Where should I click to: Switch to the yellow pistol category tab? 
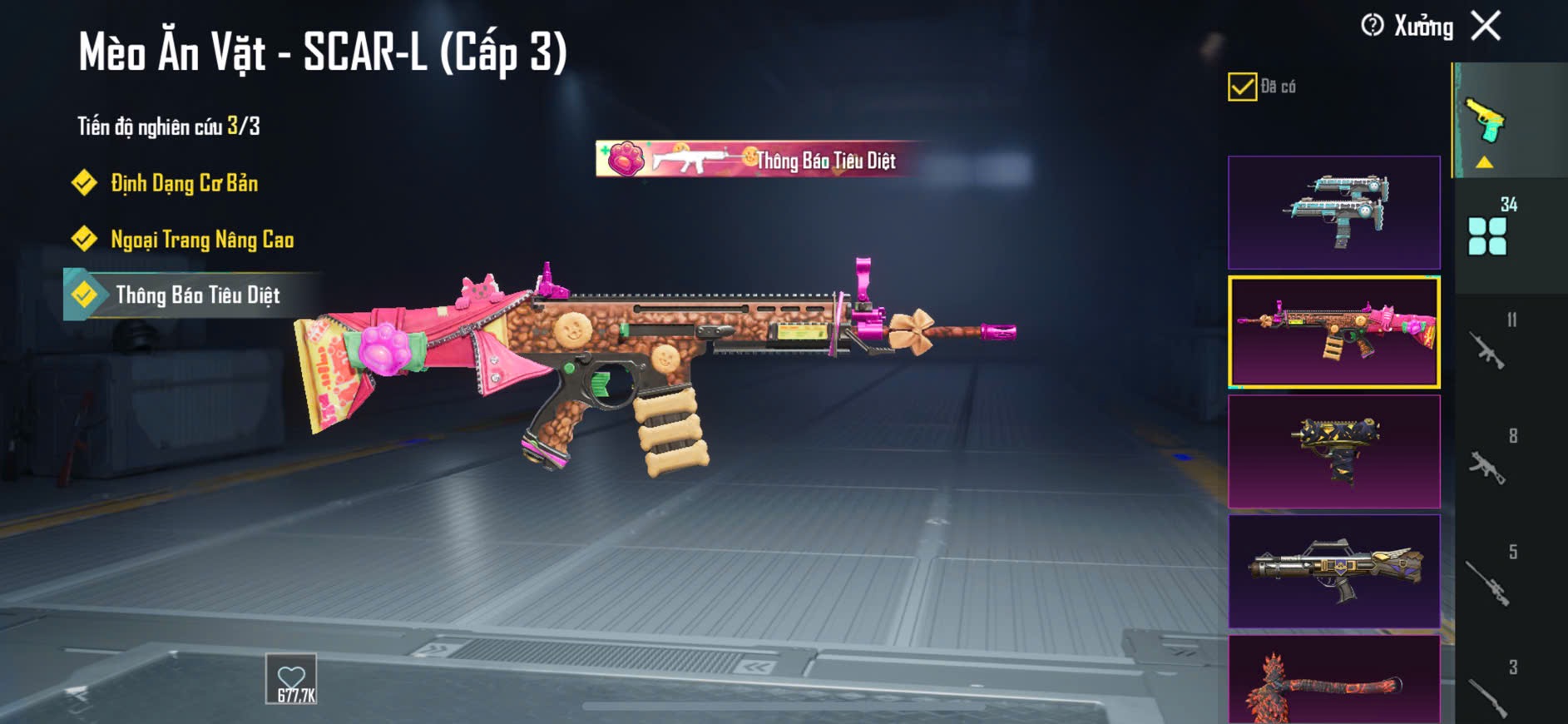click(1486, 122)
